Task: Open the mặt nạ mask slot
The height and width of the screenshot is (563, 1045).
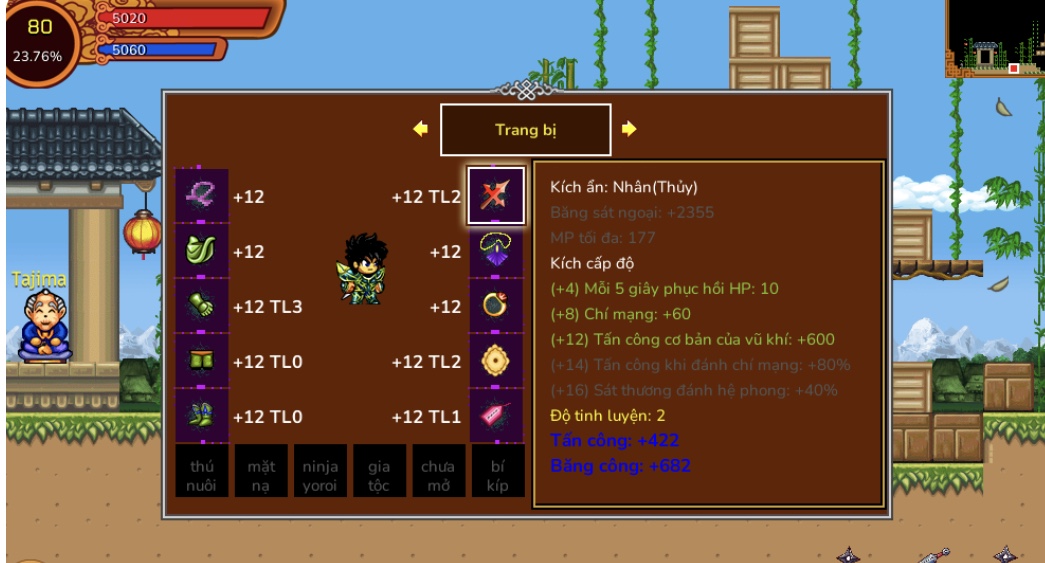Action: pyautogui.click(x=261, y=471)
